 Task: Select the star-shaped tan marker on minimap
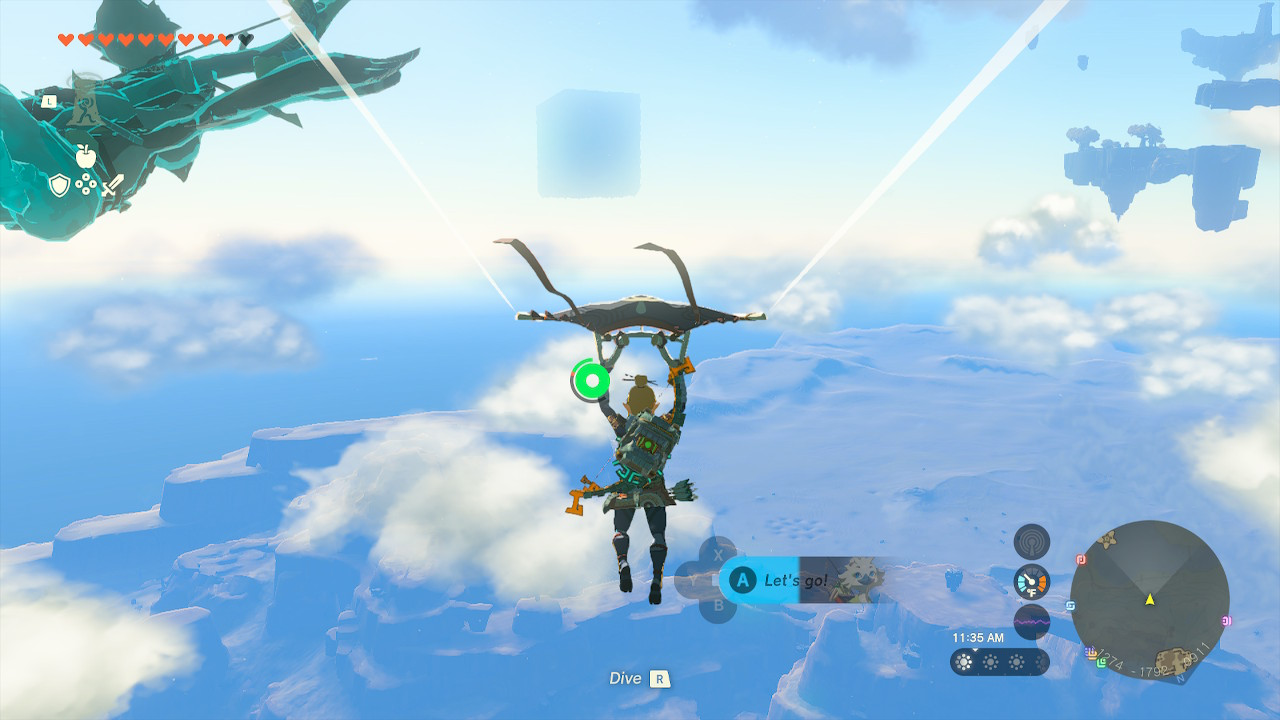coord(1107,539)
